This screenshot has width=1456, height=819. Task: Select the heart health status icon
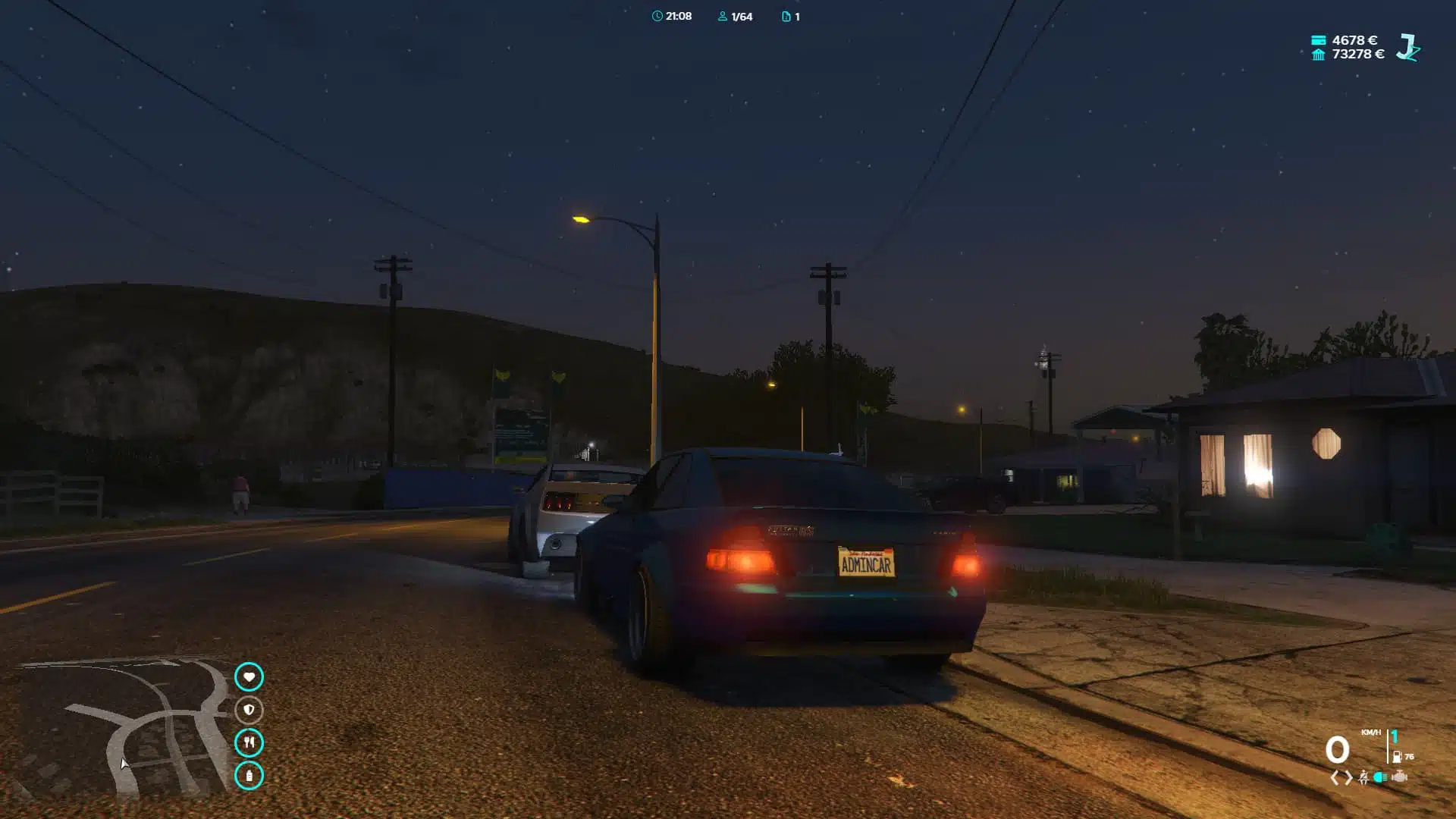point(249,676)
